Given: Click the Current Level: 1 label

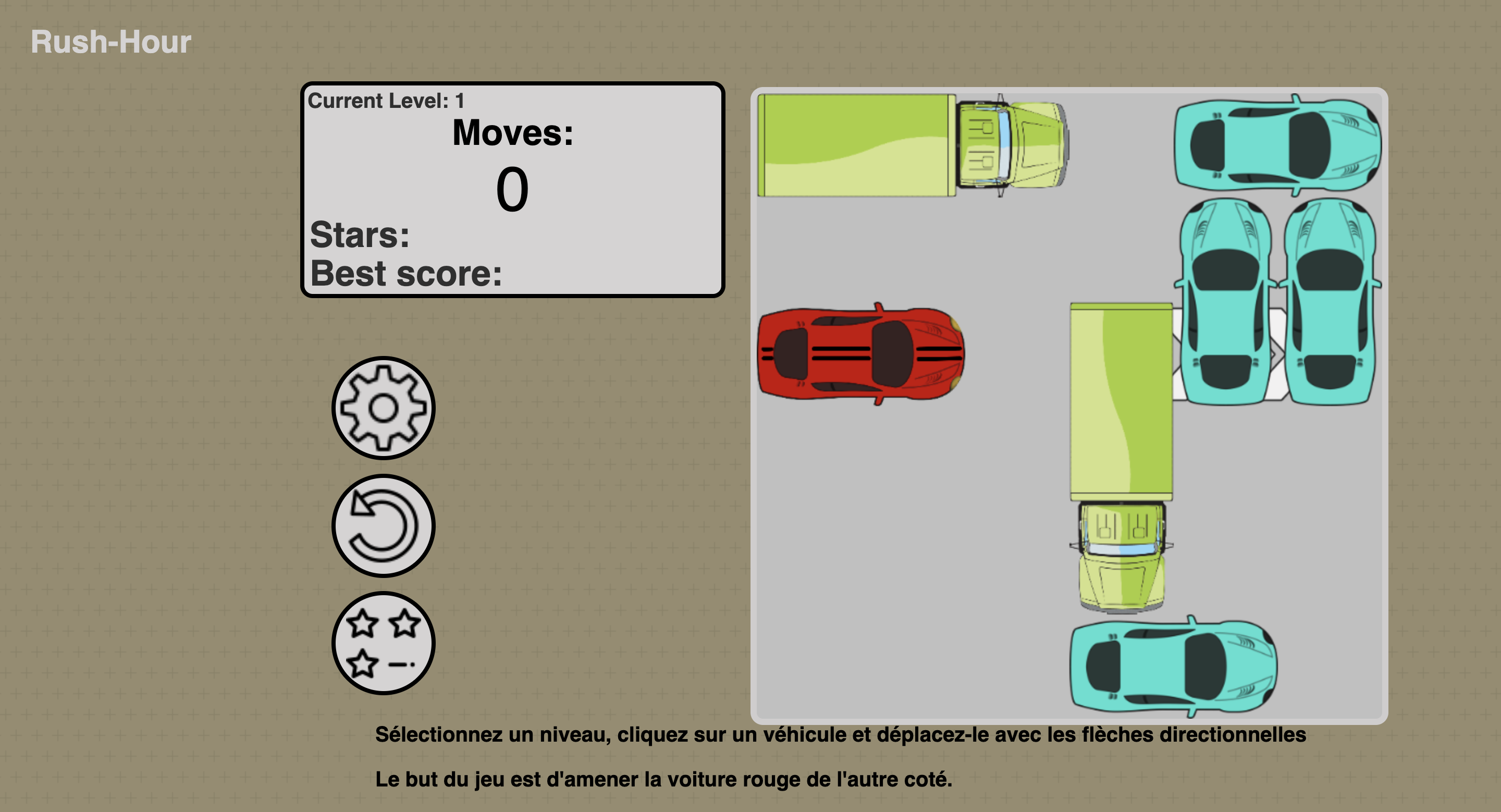Looking at the screenshot, I should click(x=386, y=100).
